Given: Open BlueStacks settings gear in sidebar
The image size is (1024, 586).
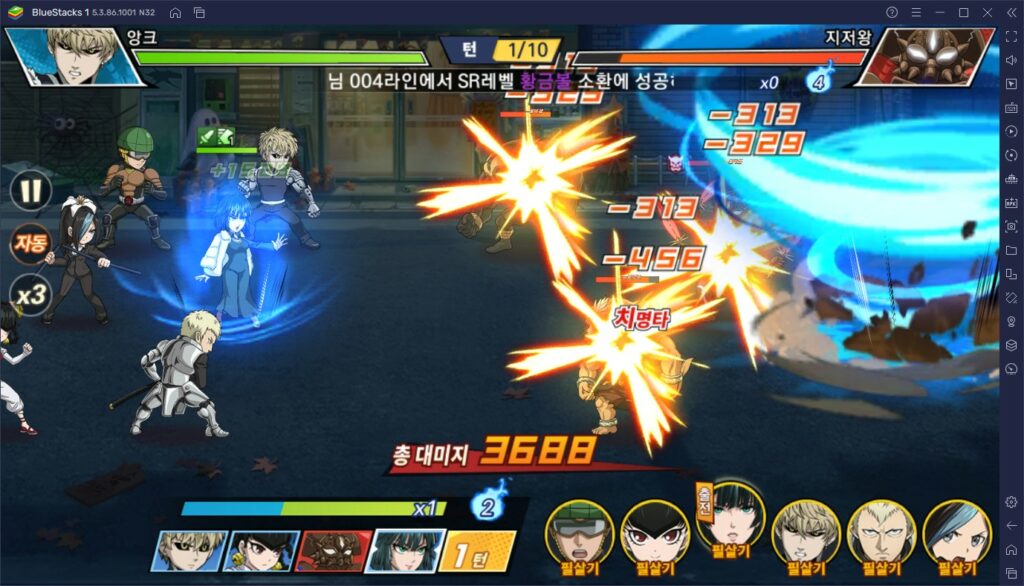Looking at the screenshot, I should click(x=1011, y=502).
